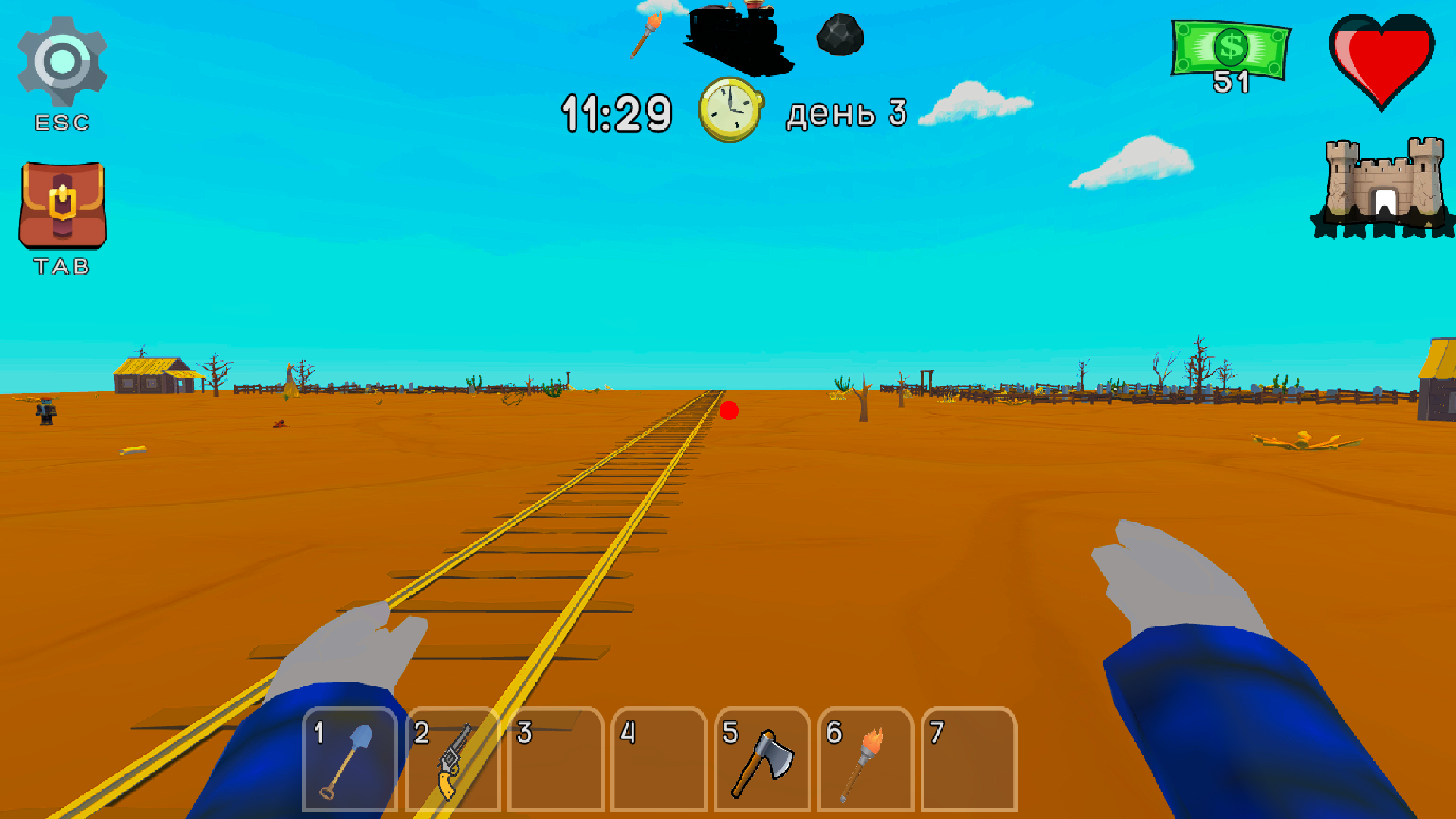The width and height of the screenshot is (1456, 819).
Task: Click the torch icon above the clock
Action: click(645, 34)
